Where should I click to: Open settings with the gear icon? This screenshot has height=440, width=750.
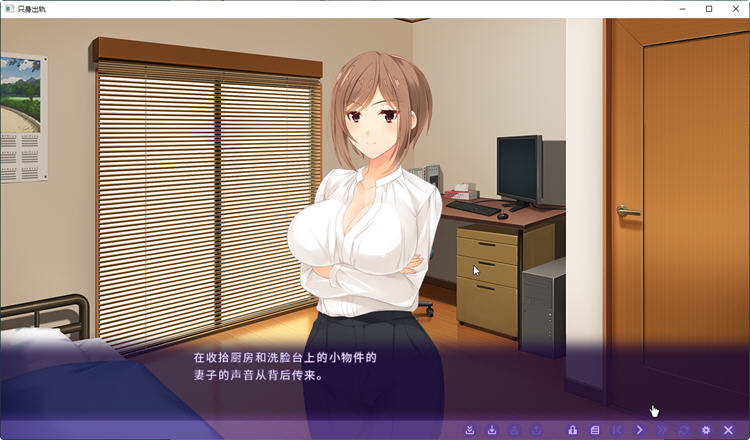pos(706,430)
